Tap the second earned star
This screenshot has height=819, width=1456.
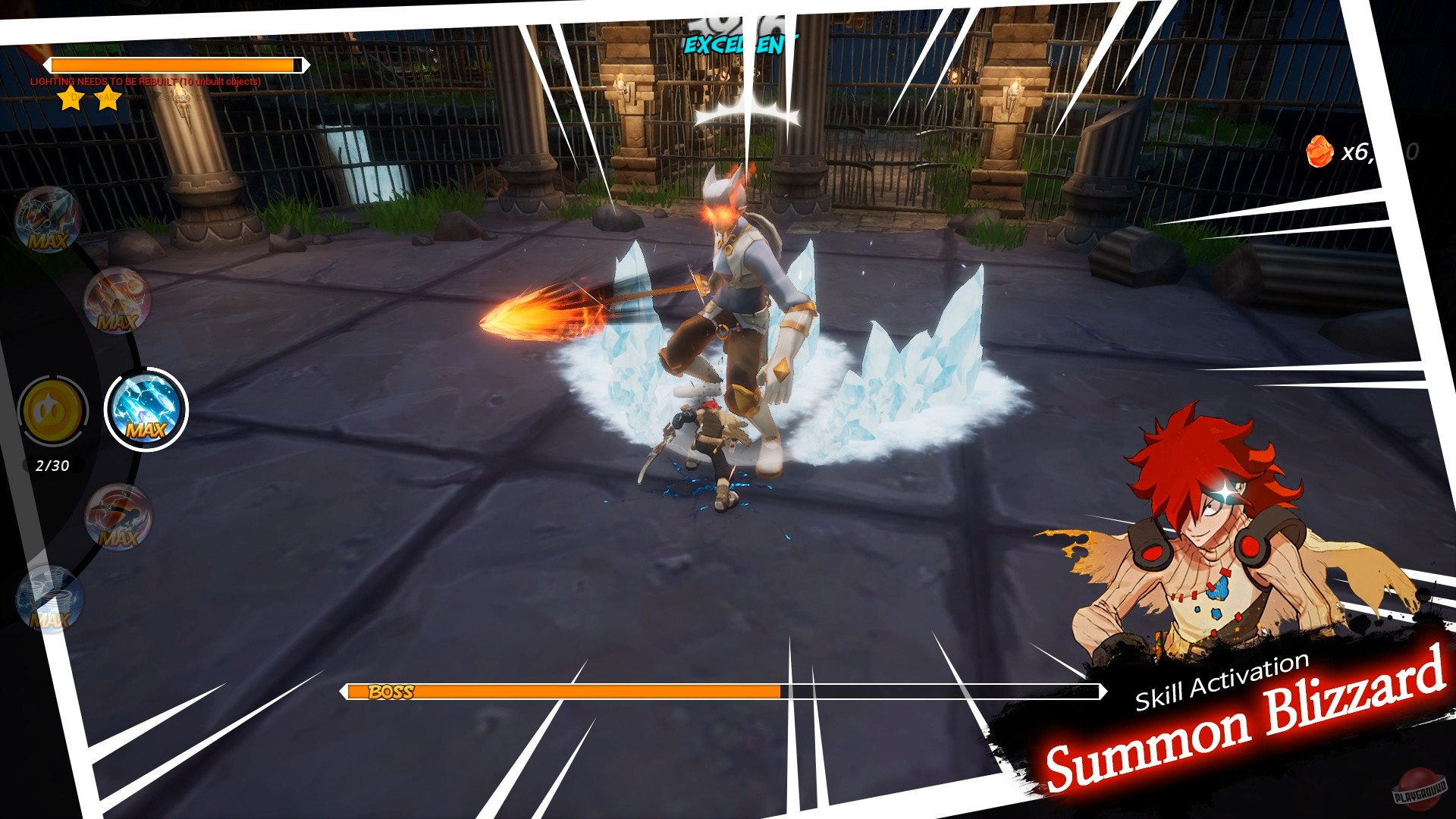coord(106,99)
